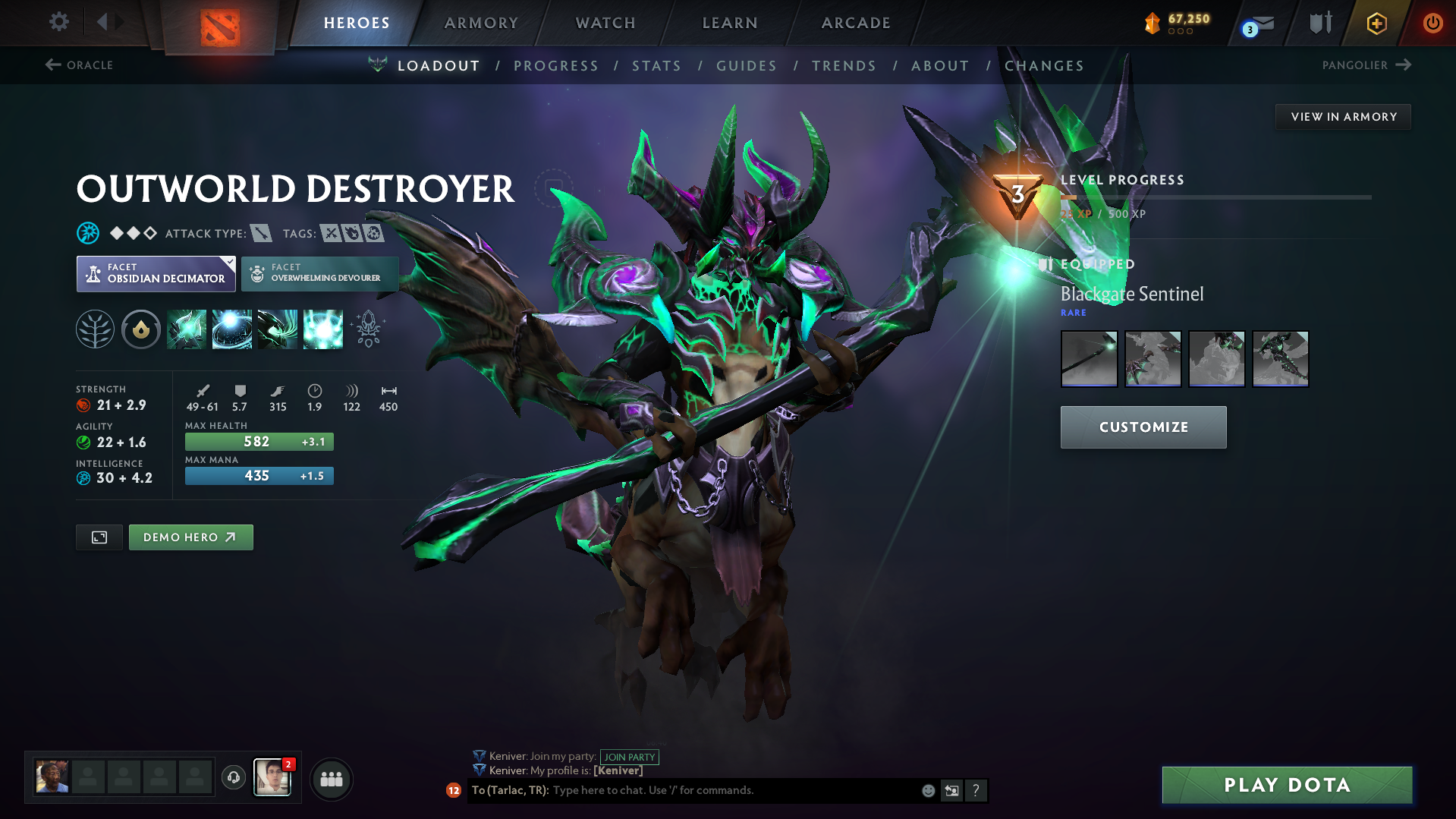Select the Overwhelming Devourer facet
Viewport: 1456px width, 819px height.
pos(319,273)
